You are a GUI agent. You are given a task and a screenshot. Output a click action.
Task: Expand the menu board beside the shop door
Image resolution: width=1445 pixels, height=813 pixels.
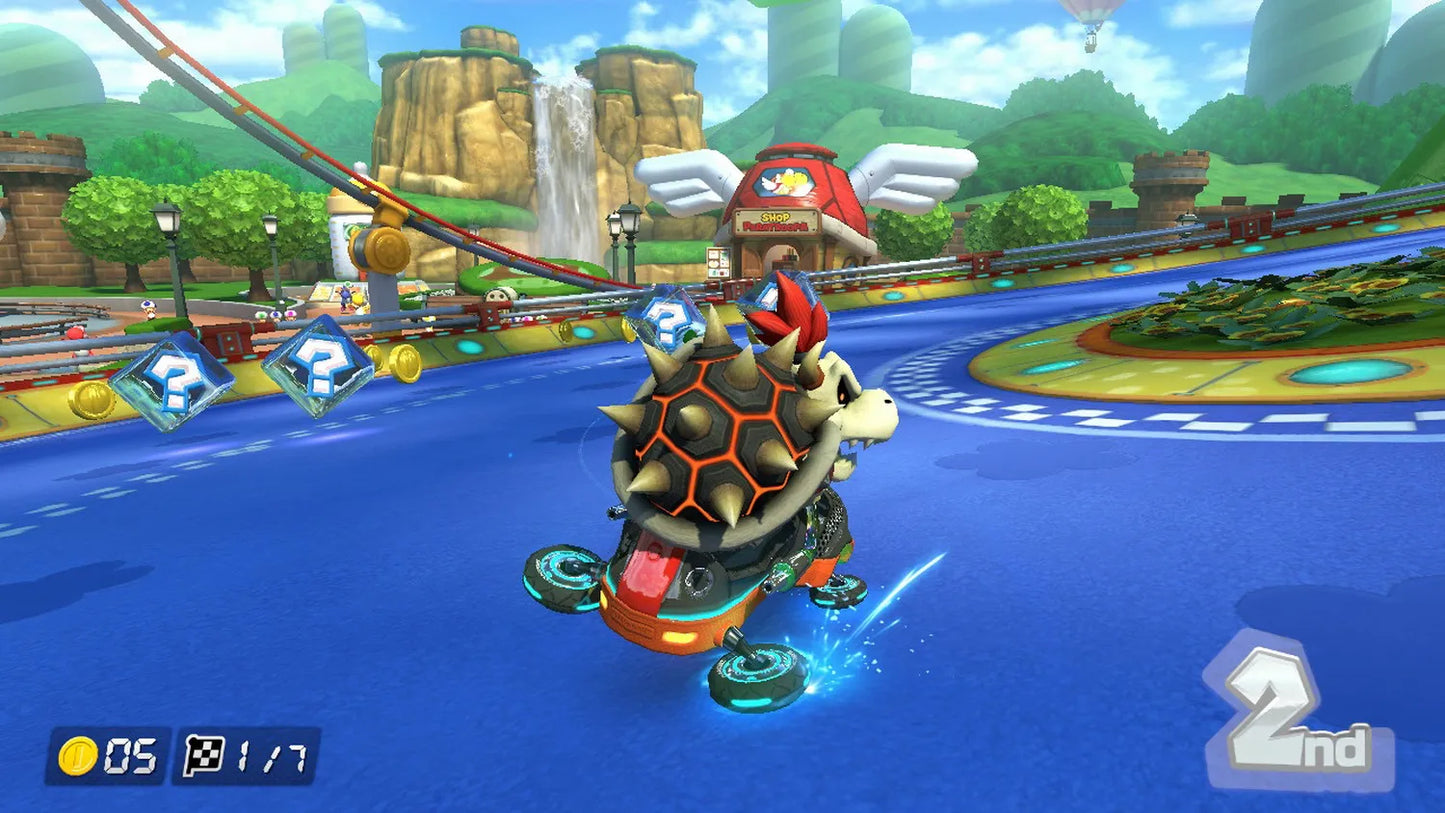(x=717, y=263)
